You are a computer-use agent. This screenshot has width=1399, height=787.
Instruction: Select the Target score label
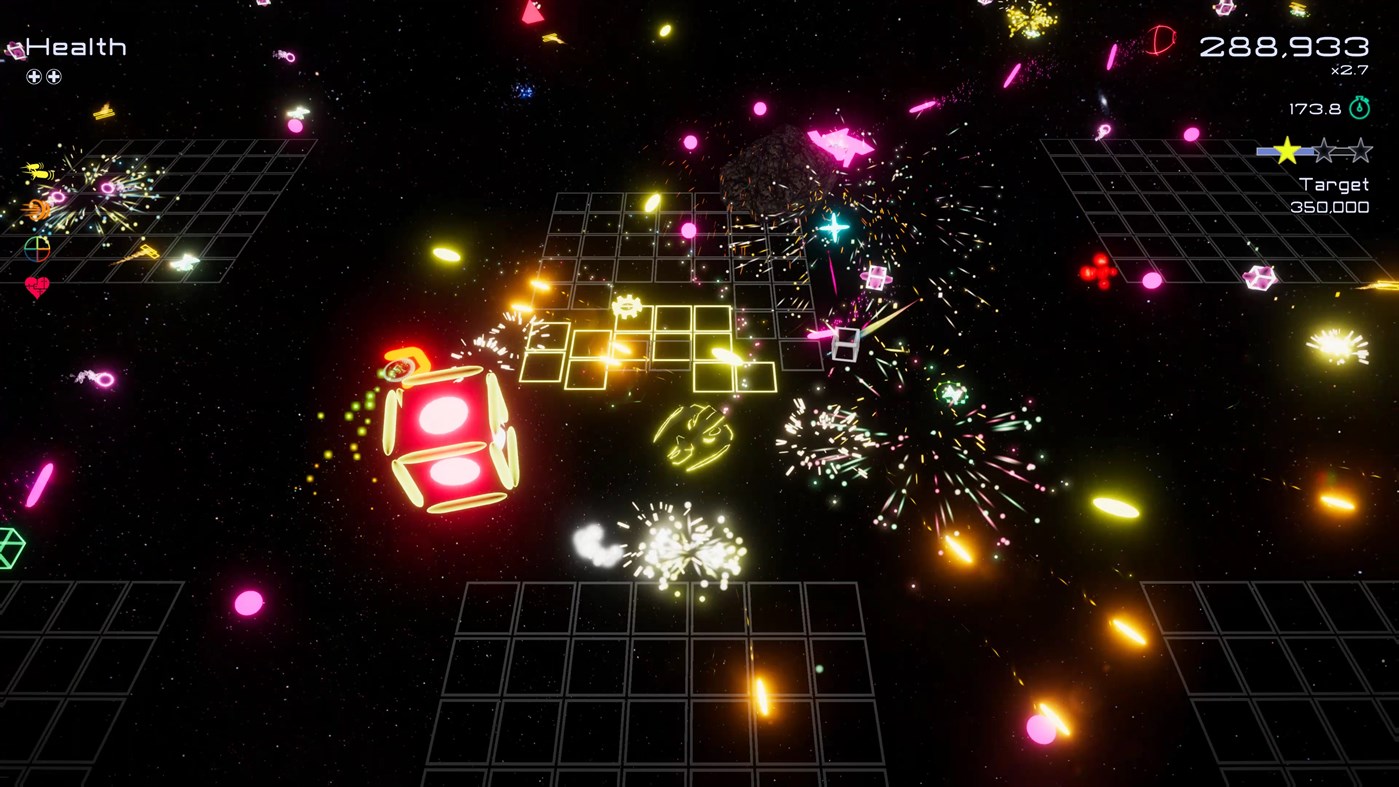click(1334, 184)
